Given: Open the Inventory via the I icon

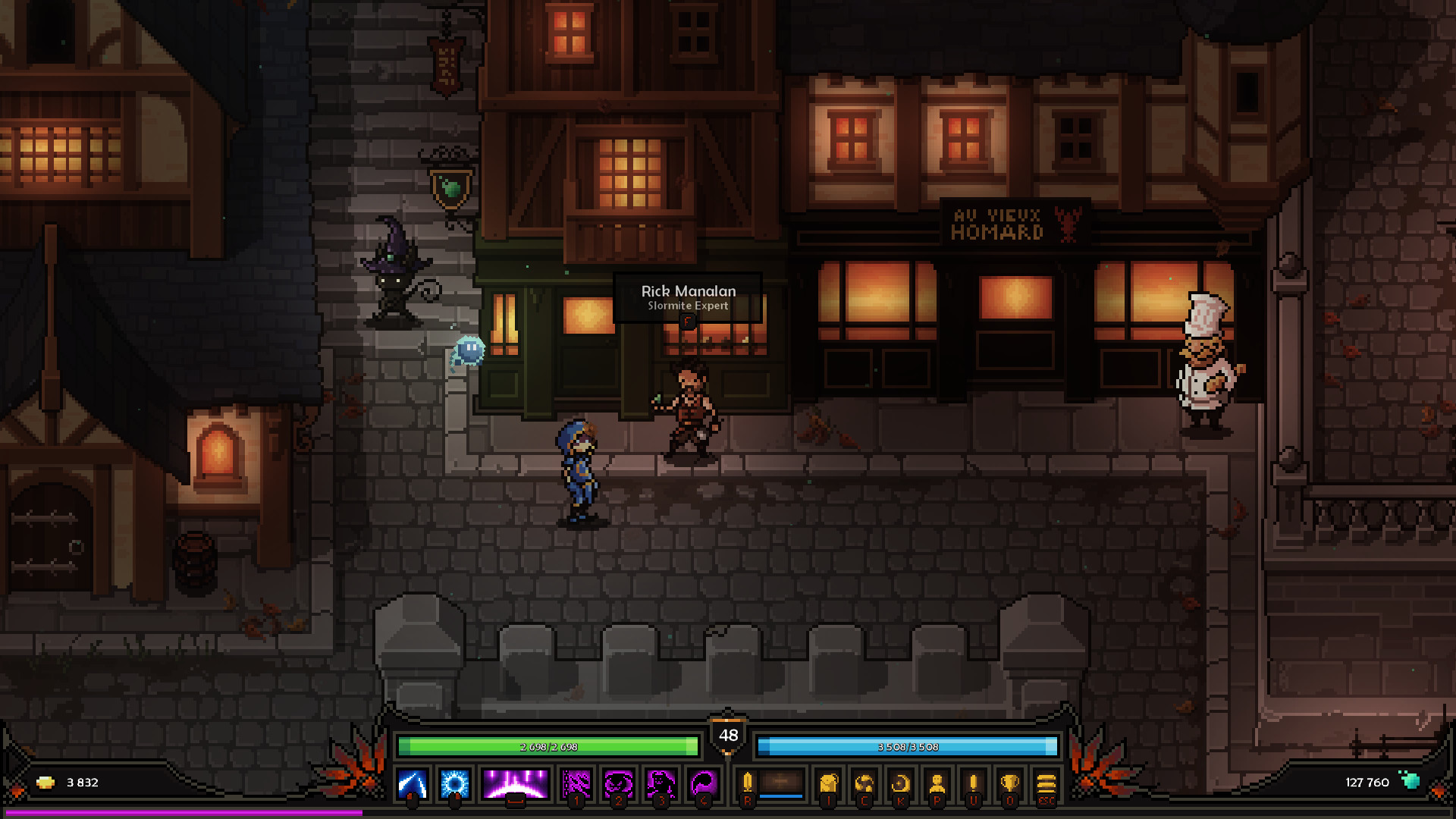Looking at the screenshot, I should 829,783.
